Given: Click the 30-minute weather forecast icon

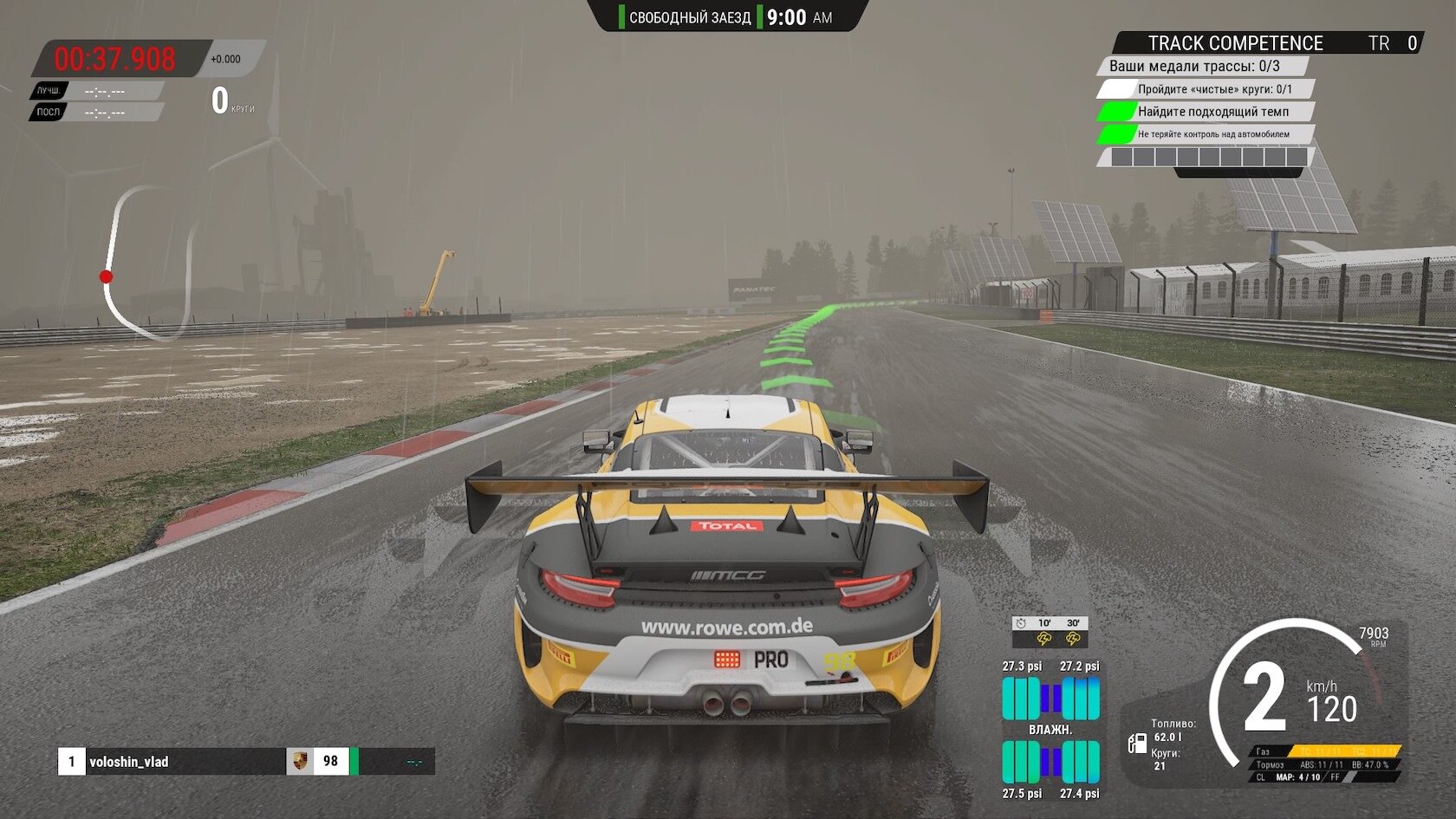Looking at the screenshot, I should click(x=1073, y=639).
